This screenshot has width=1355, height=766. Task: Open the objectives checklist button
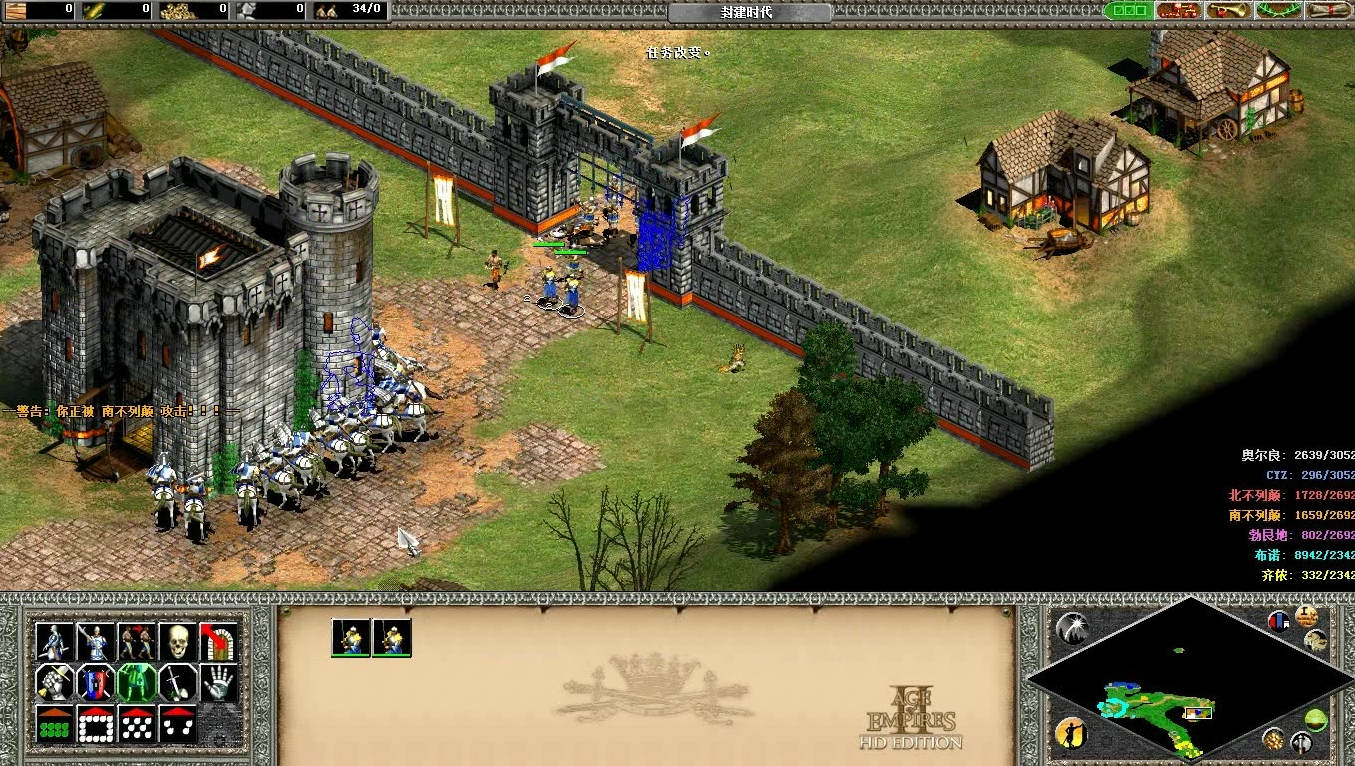coord(1129,10)
